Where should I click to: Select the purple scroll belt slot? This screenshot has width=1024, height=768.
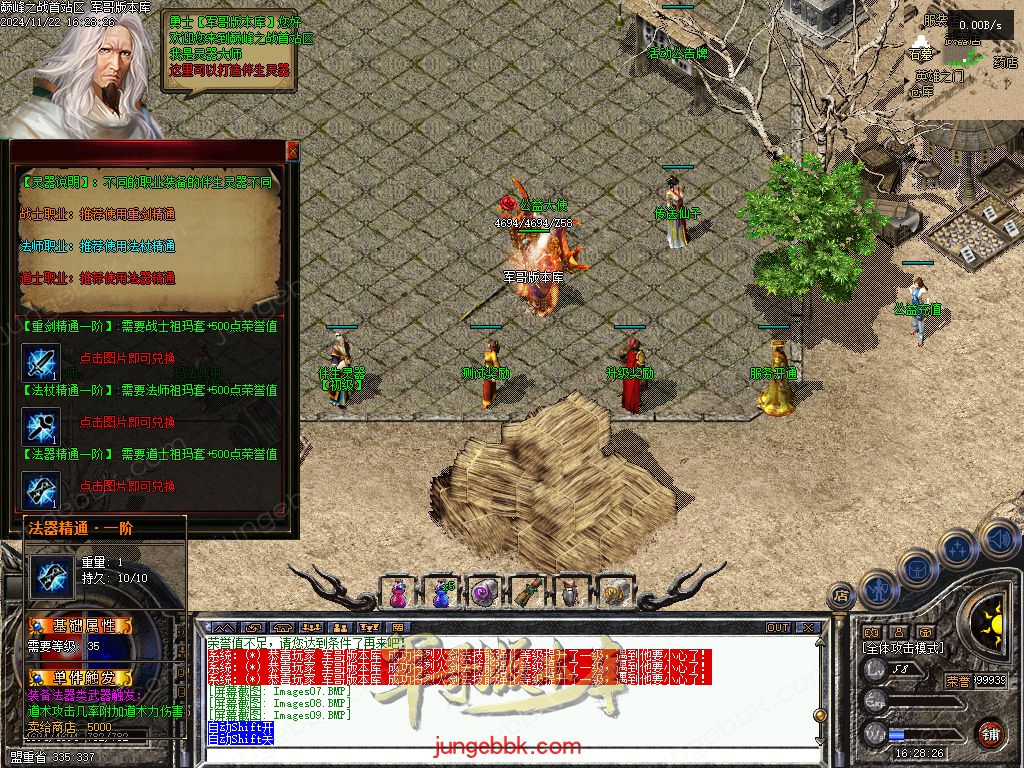click(484, 593)
